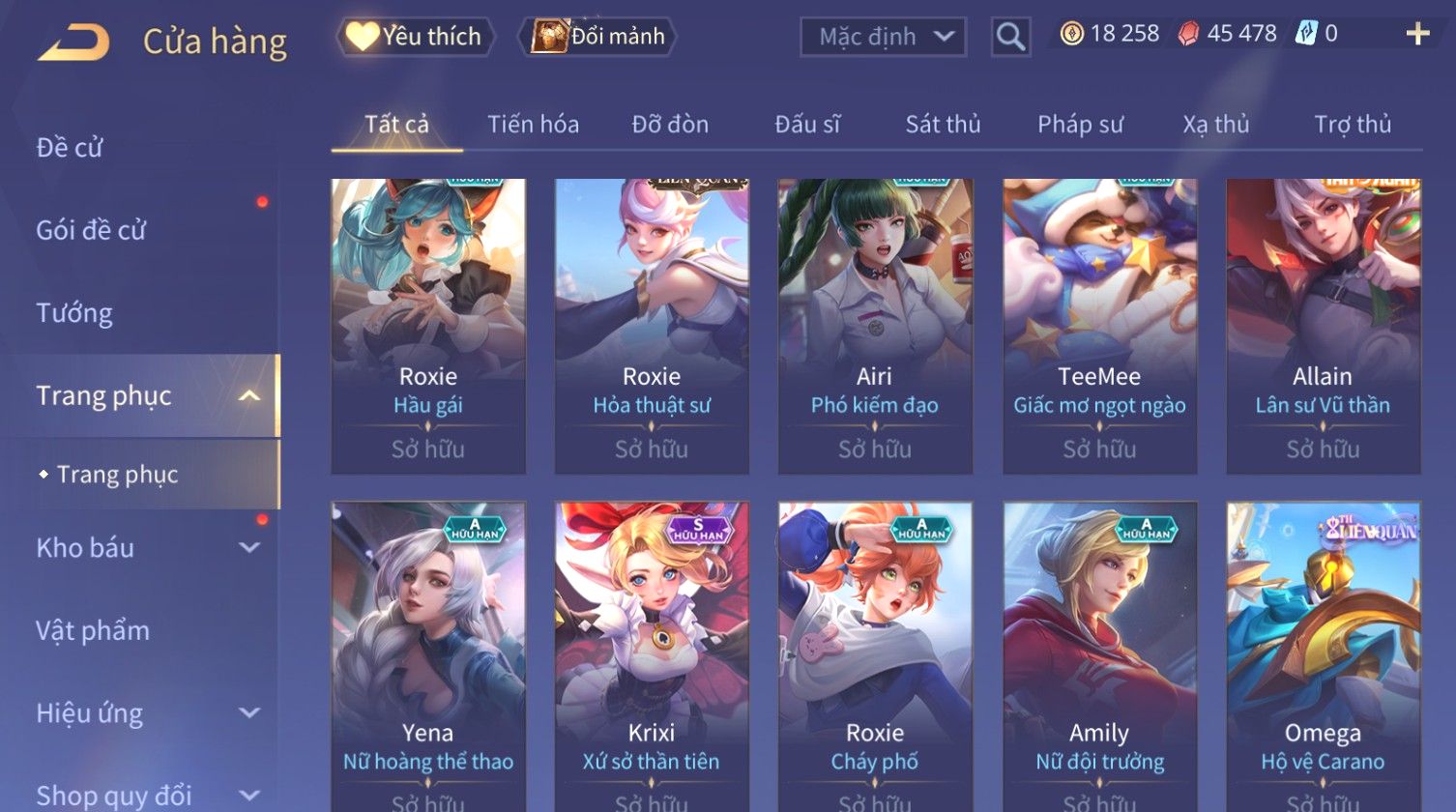The height and width of the screenshot is (812, 1456).
Task: Add currency with the plus button
Action: click(x=1417, y=35)
